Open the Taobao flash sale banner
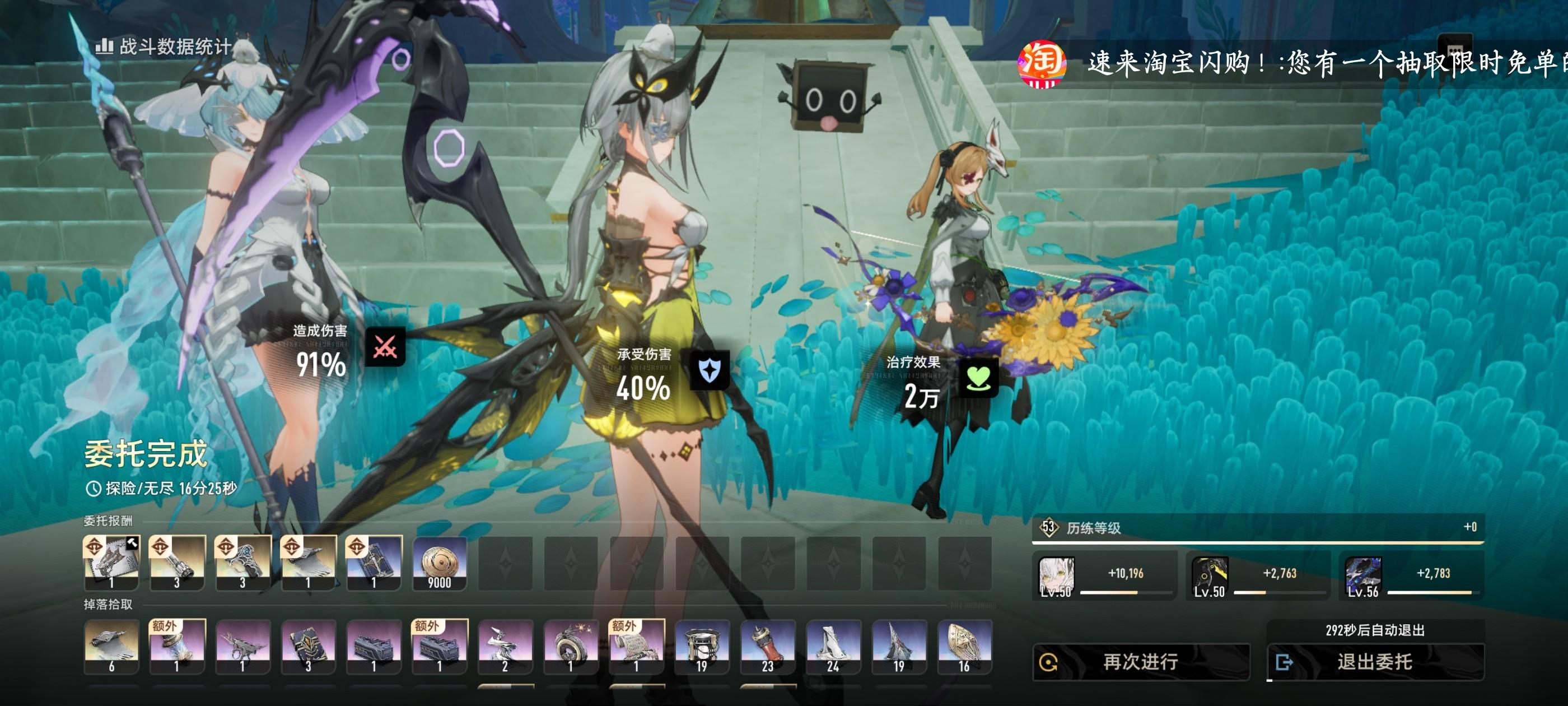The image size is (1568, 706). tap(1290, 63)
